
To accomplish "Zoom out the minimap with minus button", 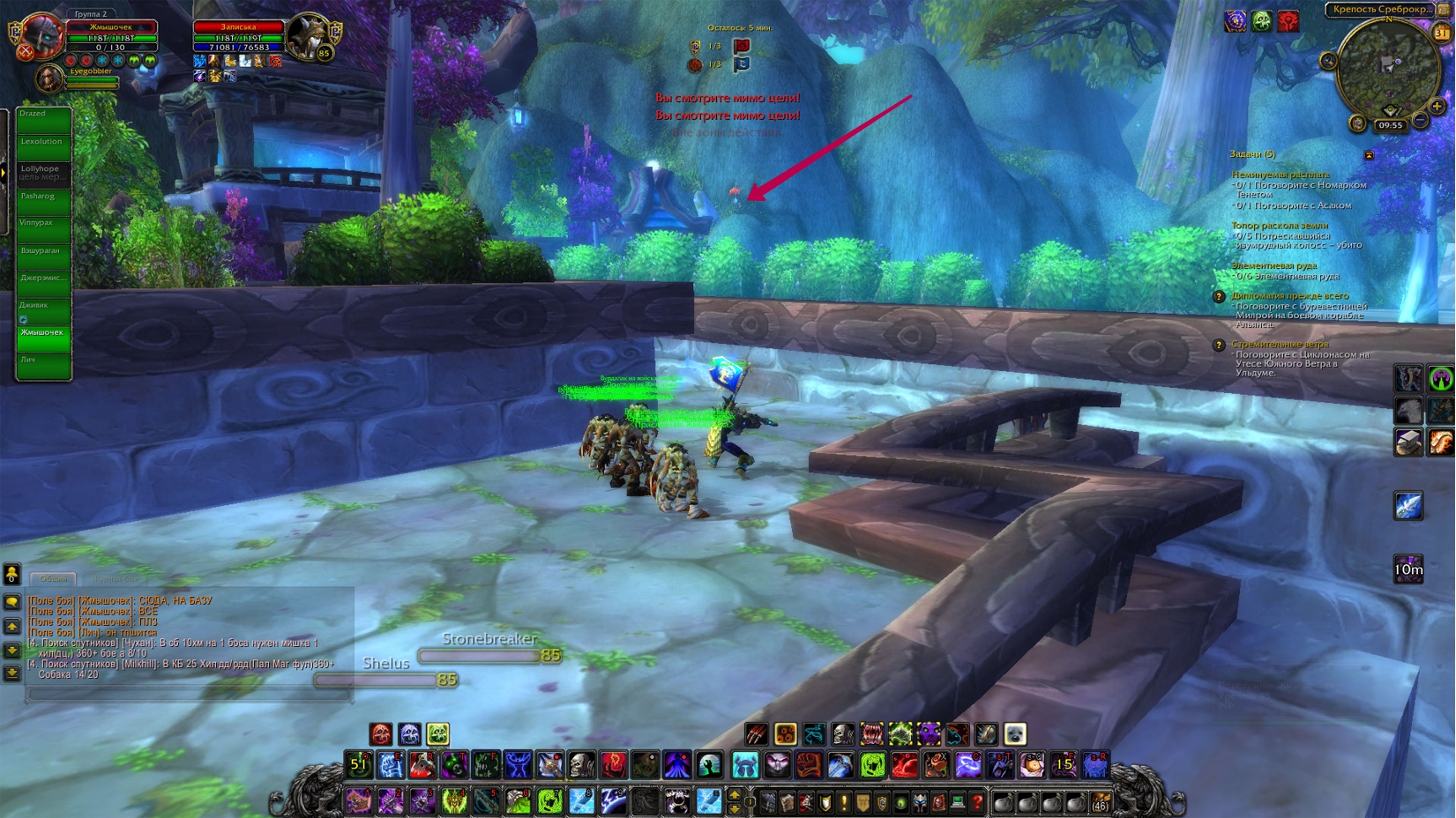I will click(x=1421, y=119).
